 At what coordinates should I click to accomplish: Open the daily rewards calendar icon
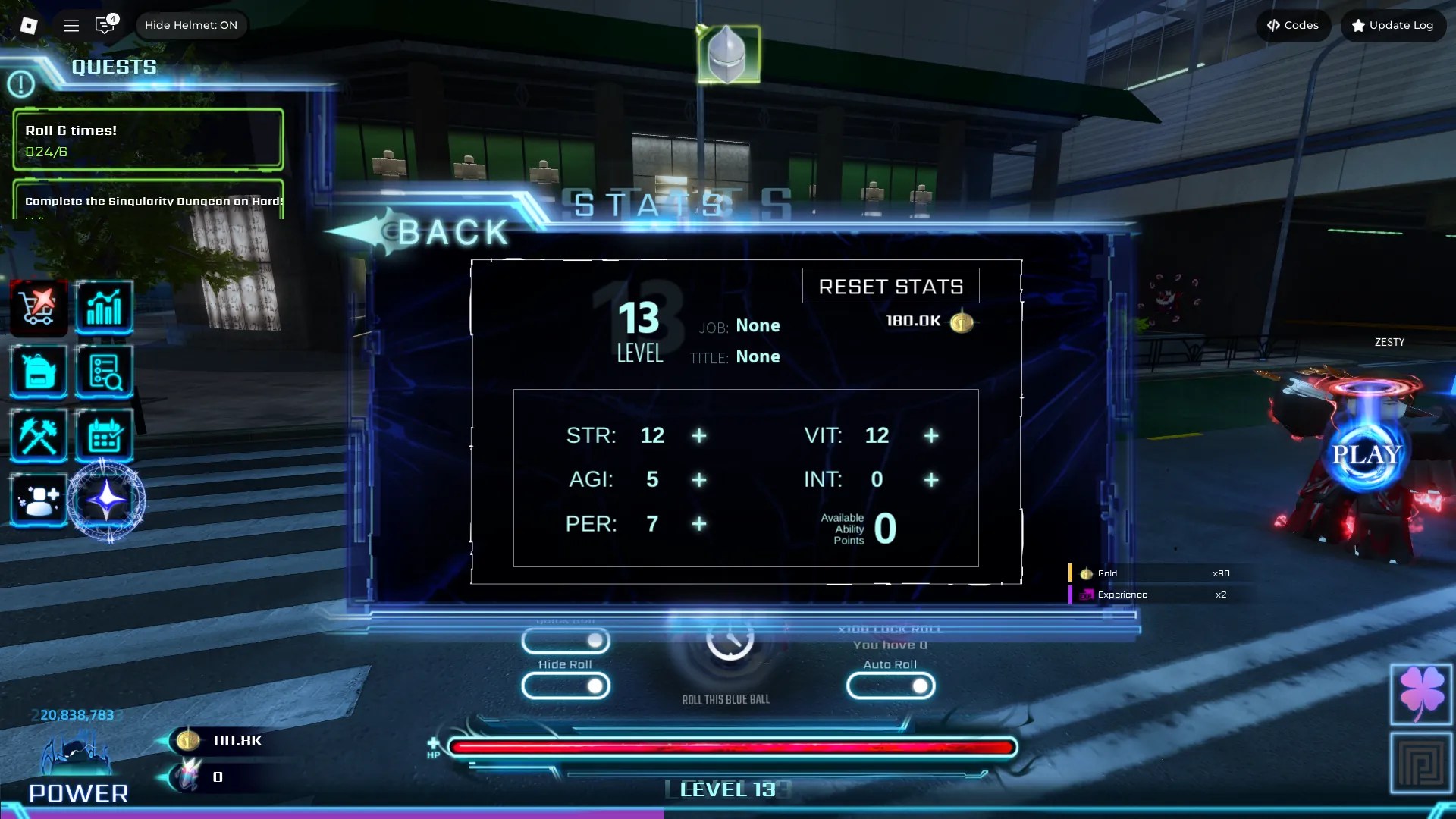click(105, 435)
